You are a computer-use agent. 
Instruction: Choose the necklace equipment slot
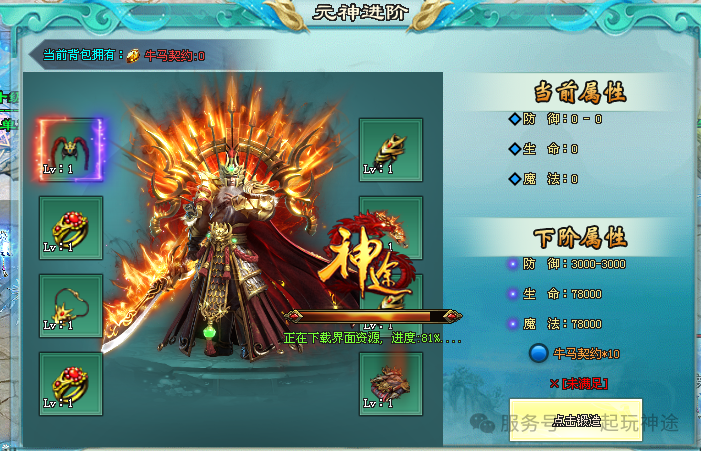(x=71, y=306)
